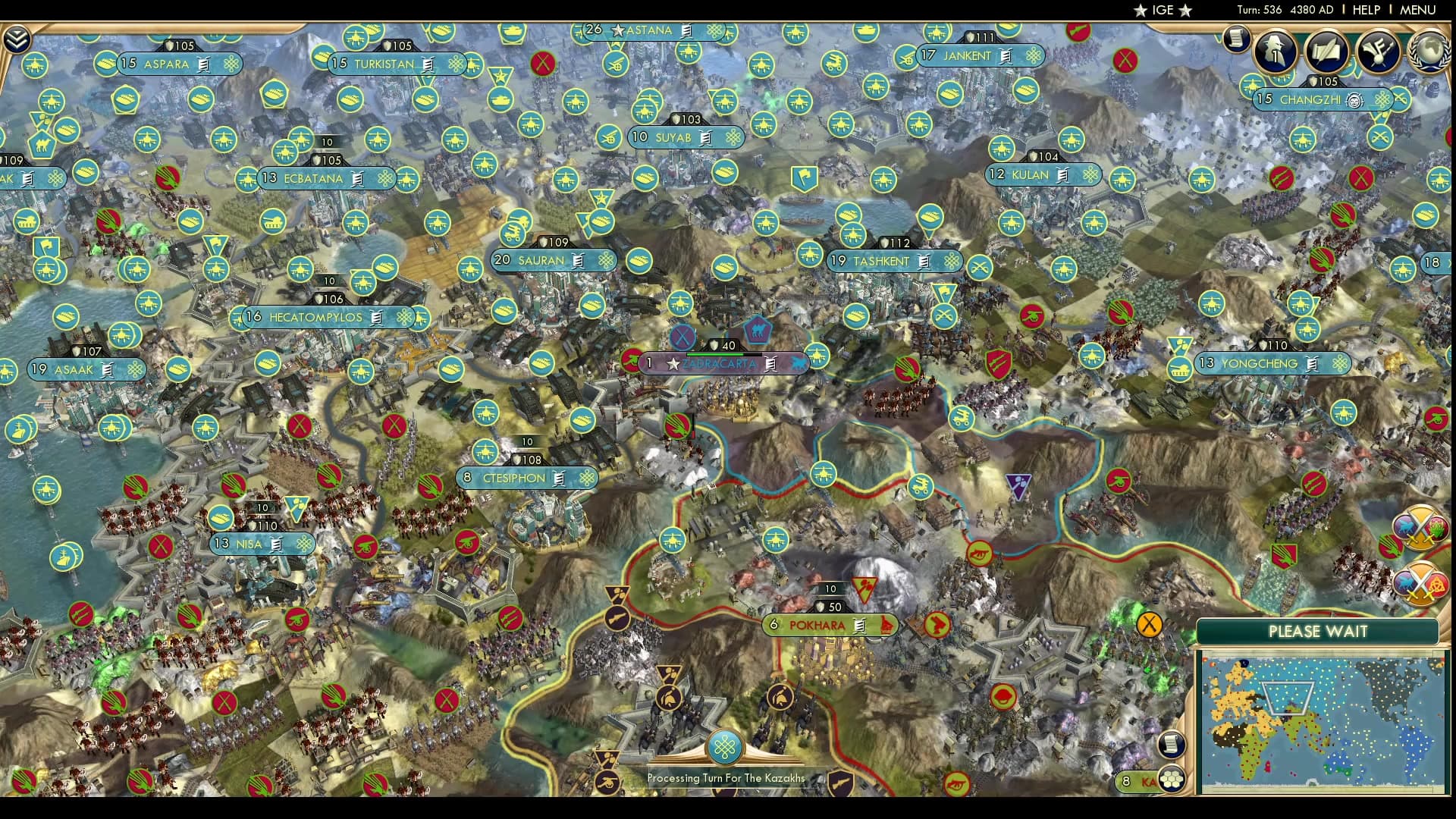Click the production icon on Astana's city banner
This screenshot has width=1456, height=819.
click(x=685, y=32)
